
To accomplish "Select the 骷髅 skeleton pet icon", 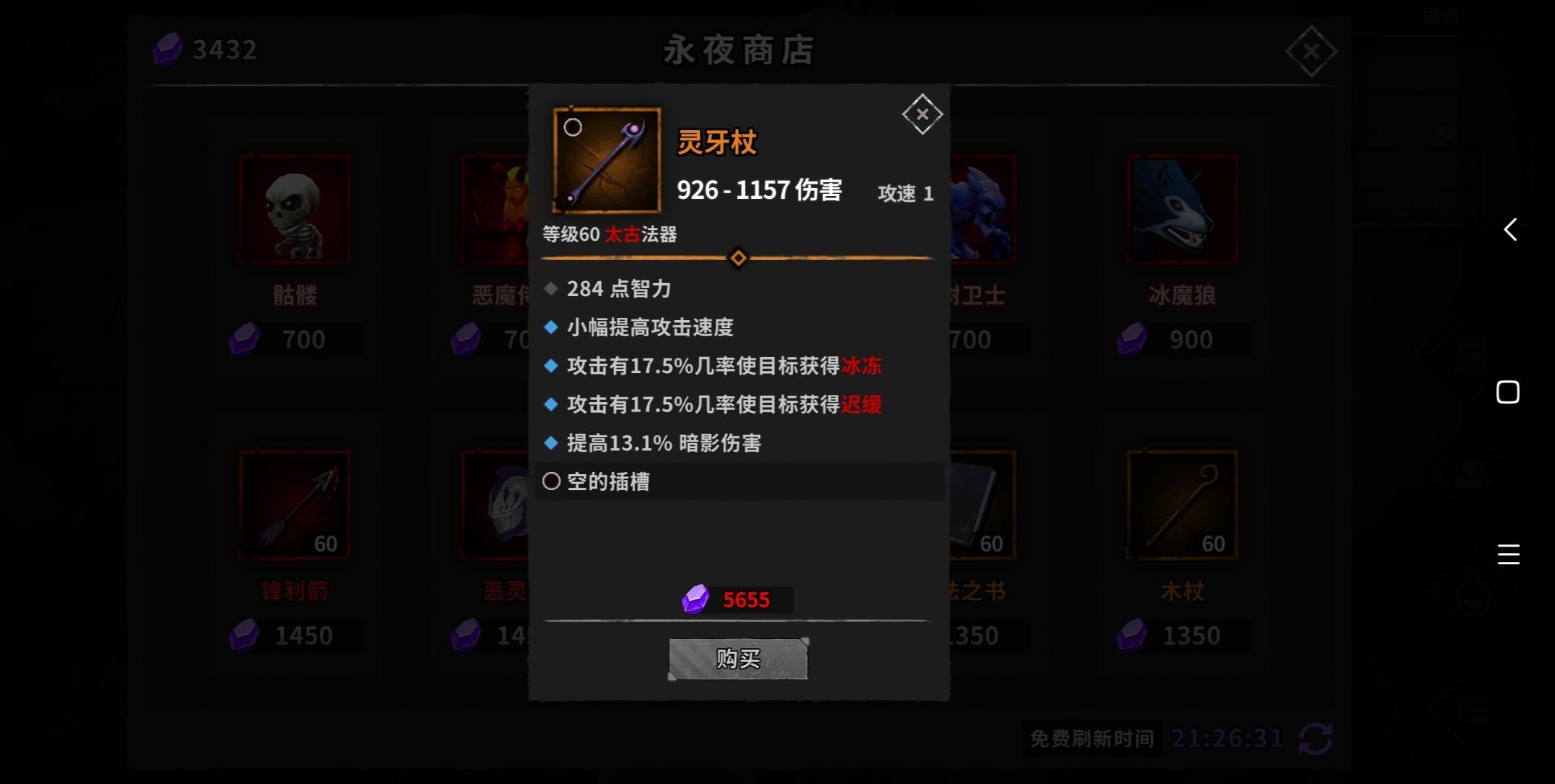I will [294, 209].
